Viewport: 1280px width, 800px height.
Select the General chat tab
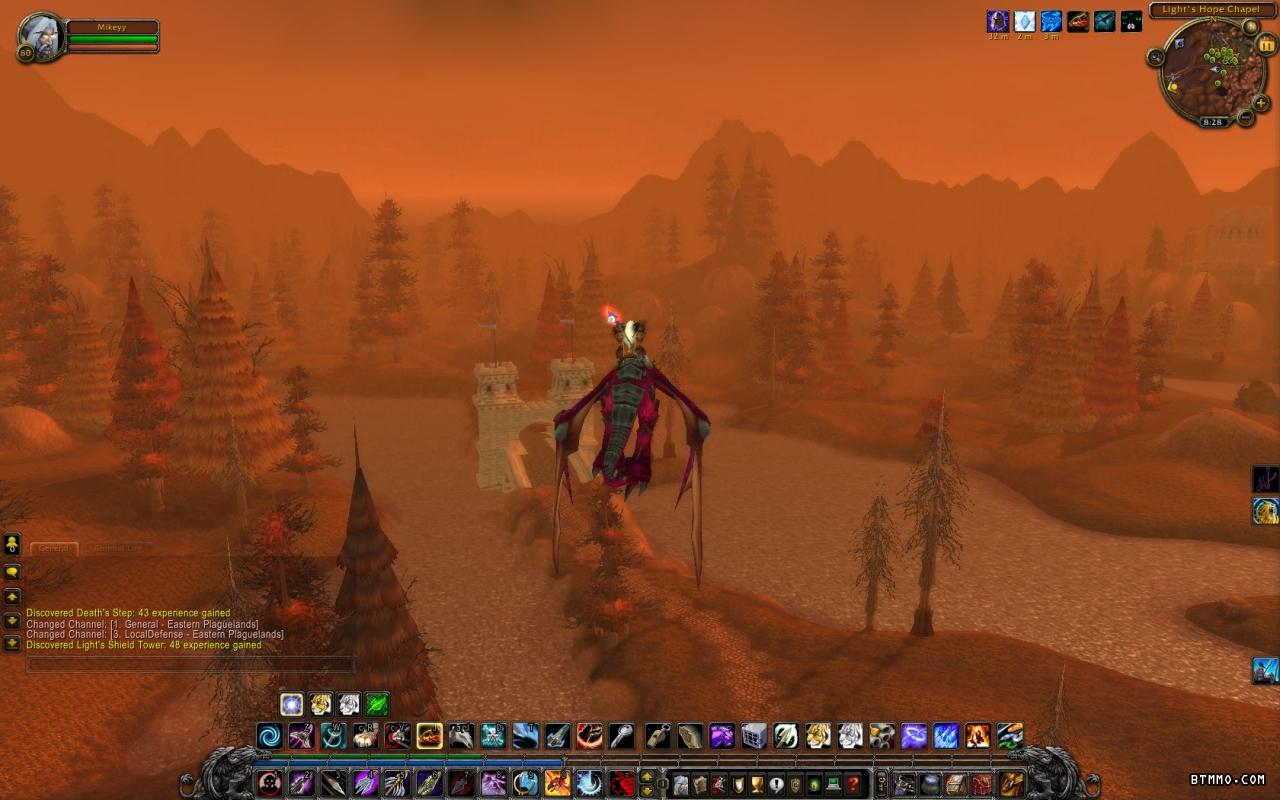pos(54,548)
